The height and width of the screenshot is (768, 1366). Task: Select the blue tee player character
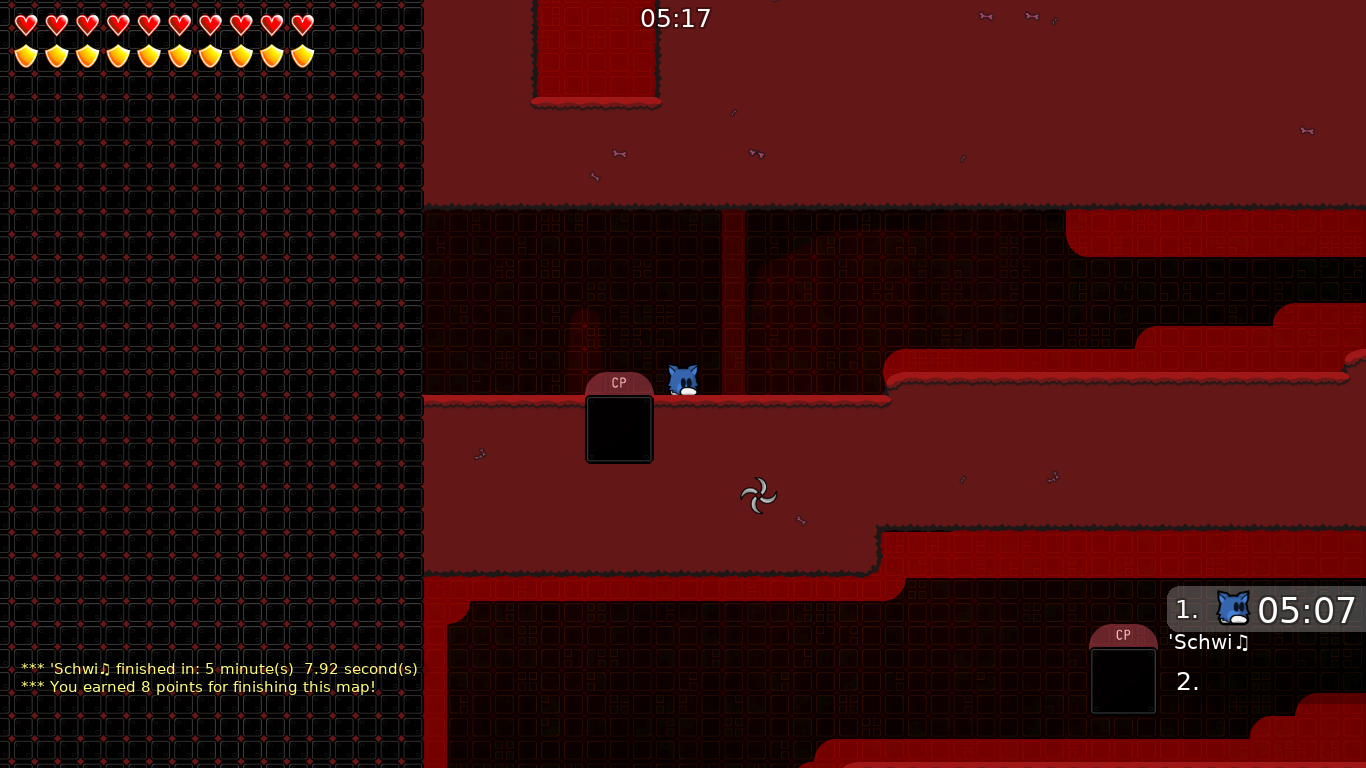point(681,380)
